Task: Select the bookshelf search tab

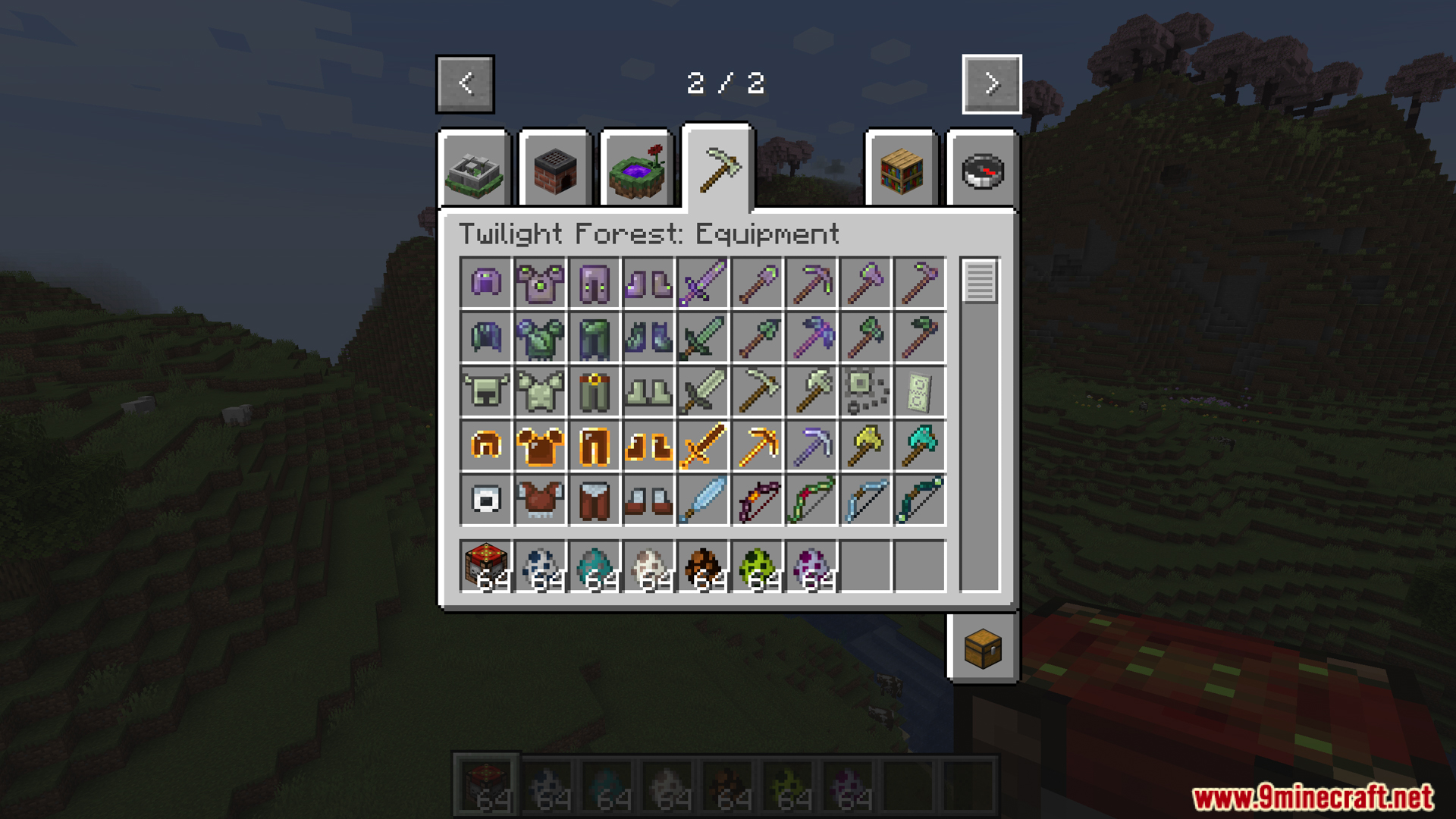Action: coord(902,171)
